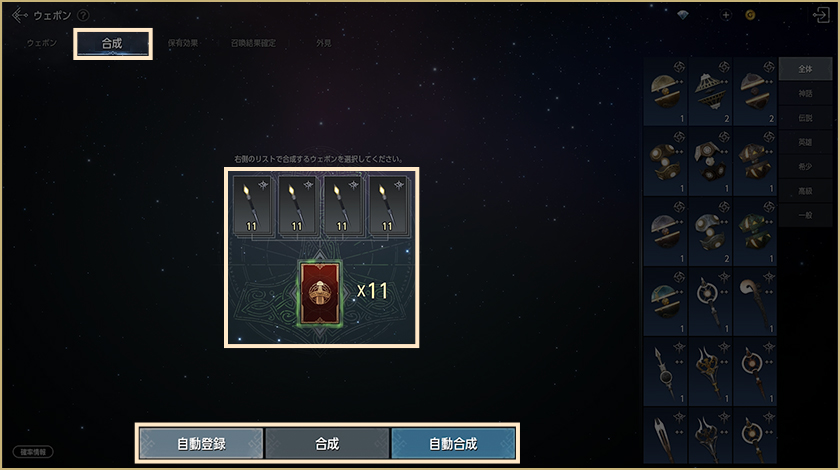The image size is (840, 470).
Task: Go back using the arrow icon
Action: (19, 15)
